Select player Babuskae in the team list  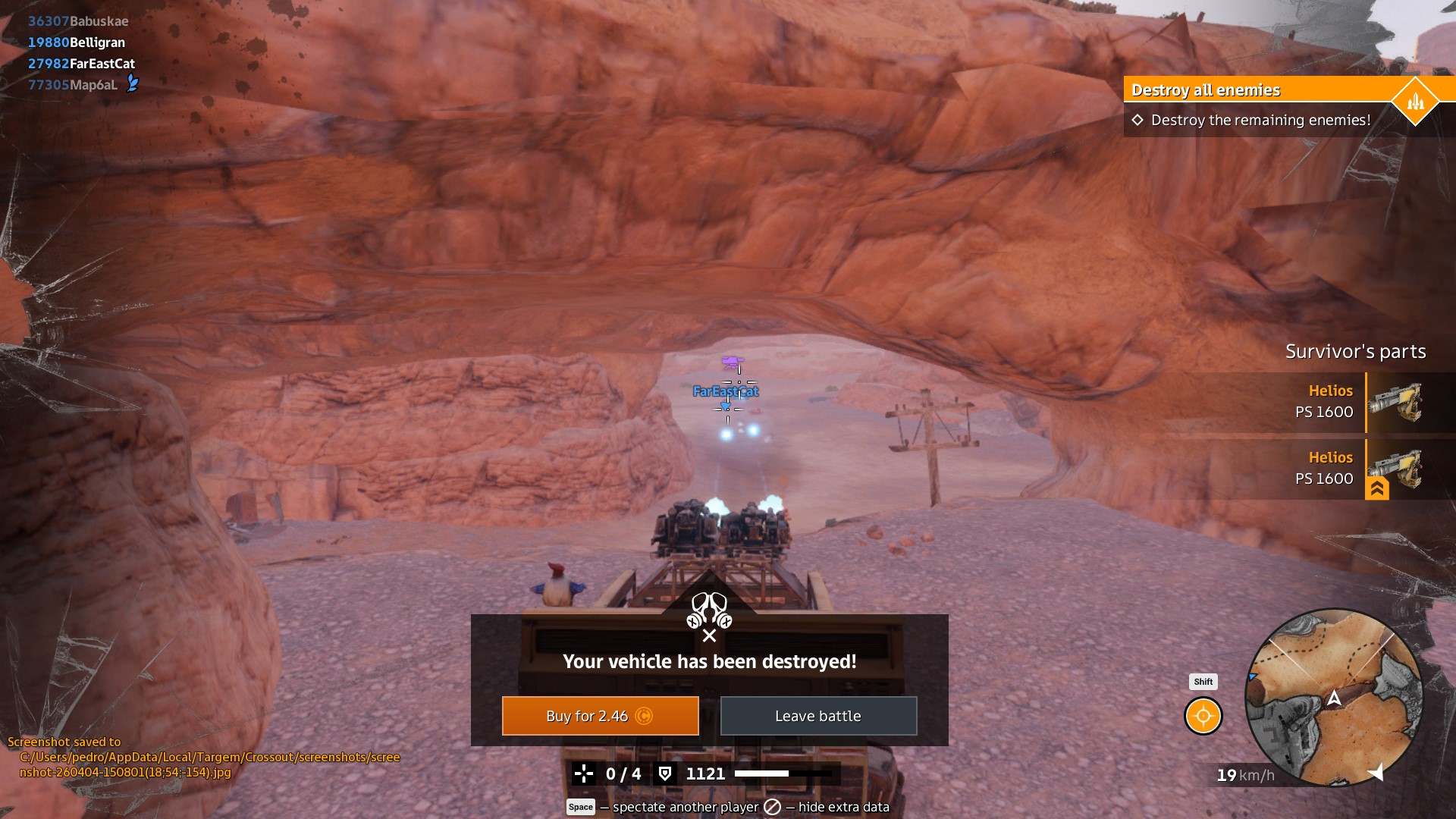click(78, 21)
